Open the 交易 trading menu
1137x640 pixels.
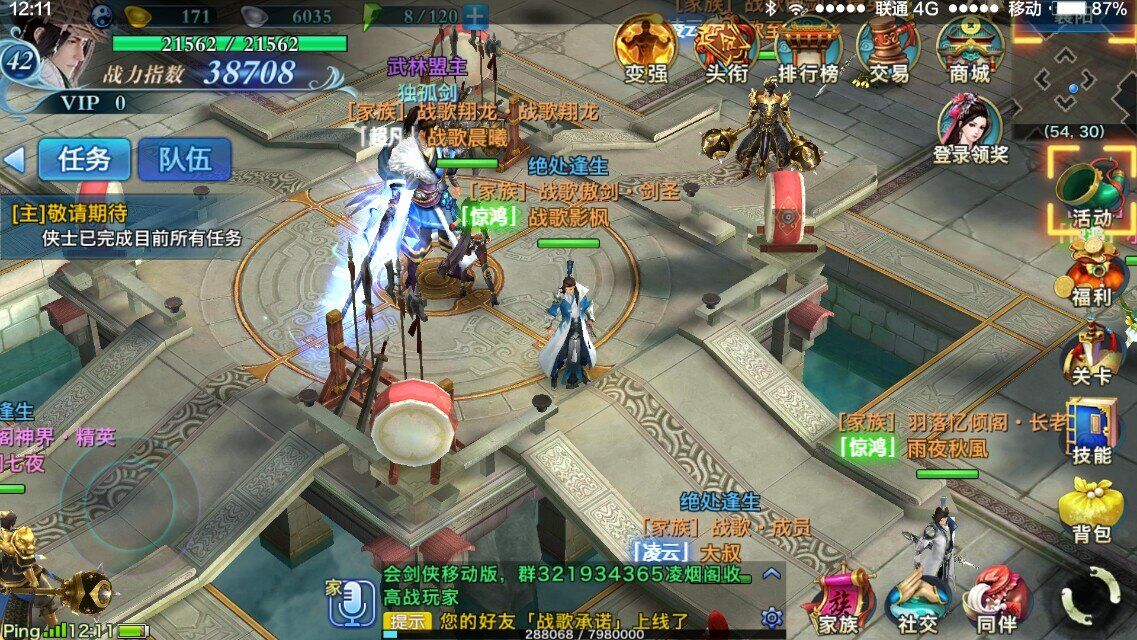click(888, 48)
